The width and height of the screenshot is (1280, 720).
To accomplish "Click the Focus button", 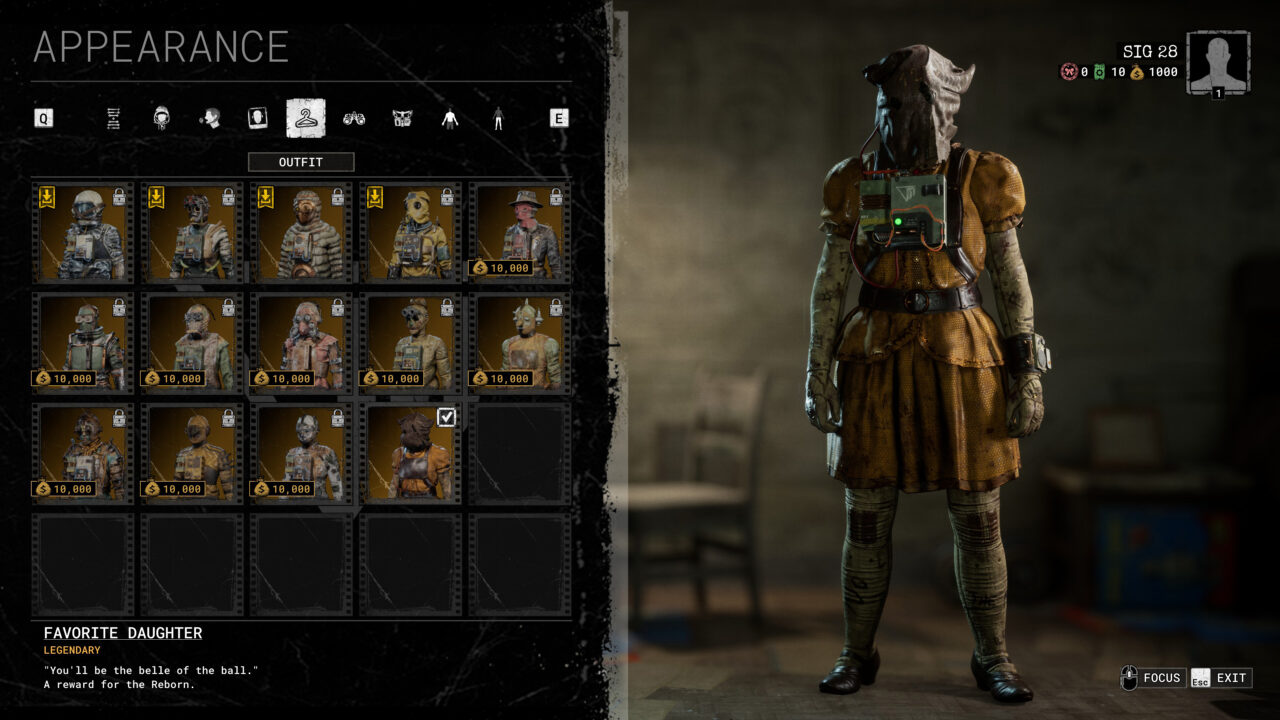I will (x=1152, y=678).
